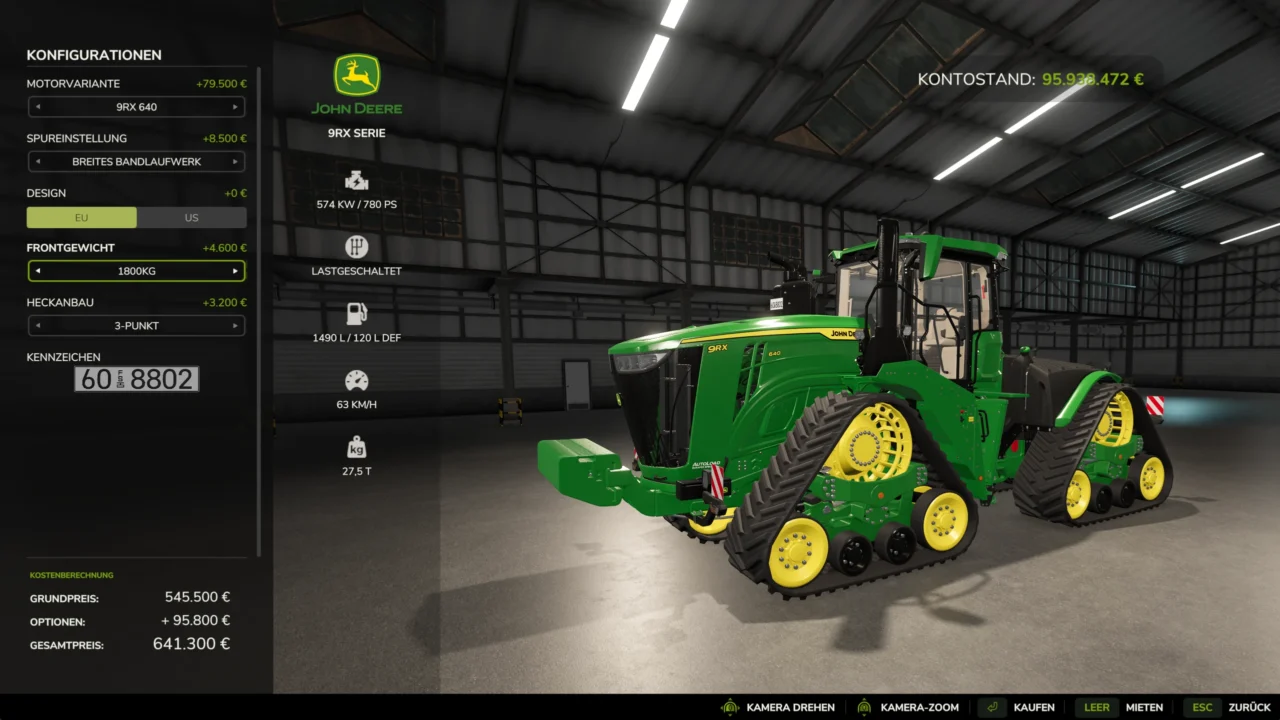1280x720 pixels.
Task: Select the Frontgewicht configuration row
Action: point(137,270)
